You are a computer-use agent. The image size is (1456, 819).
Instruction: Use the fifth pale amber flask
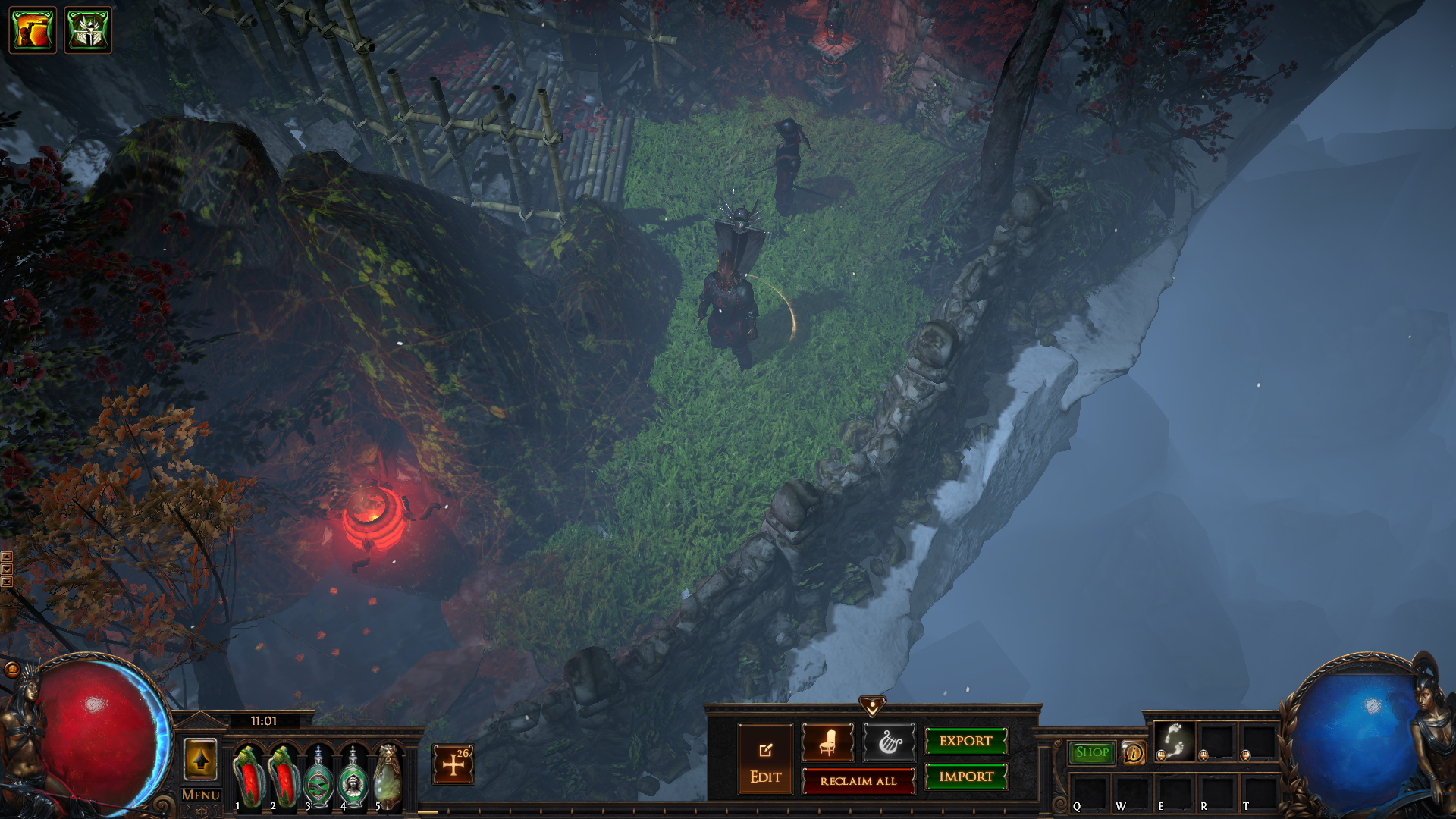388,778
